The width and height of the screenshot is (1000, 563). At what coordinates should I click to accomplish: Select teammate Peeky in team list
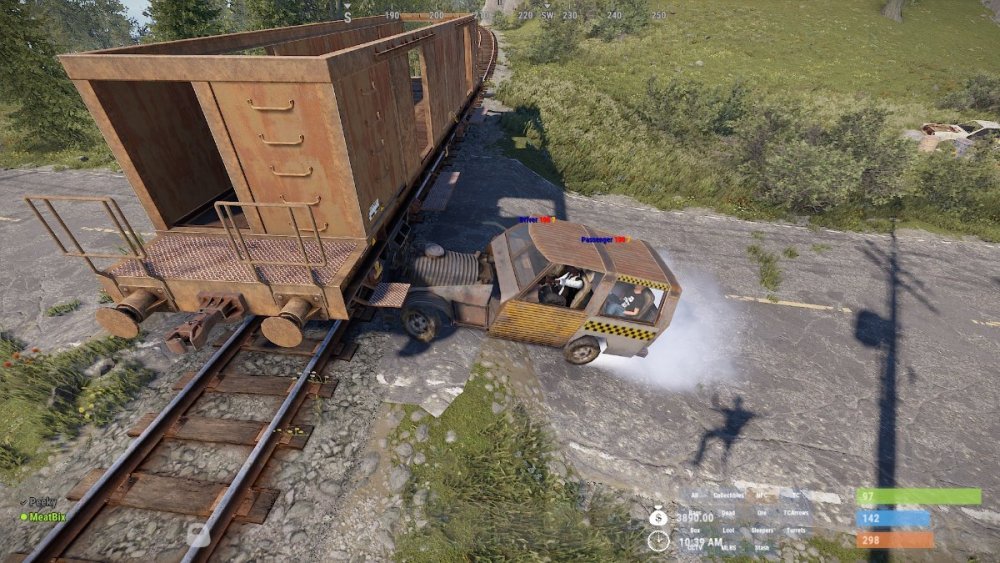42,502
